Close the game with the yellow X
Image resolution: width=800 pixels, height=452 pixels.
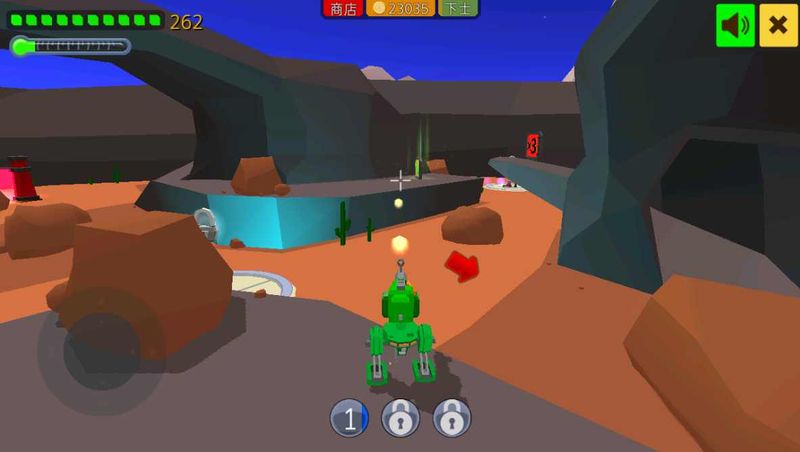pos(778,25)
